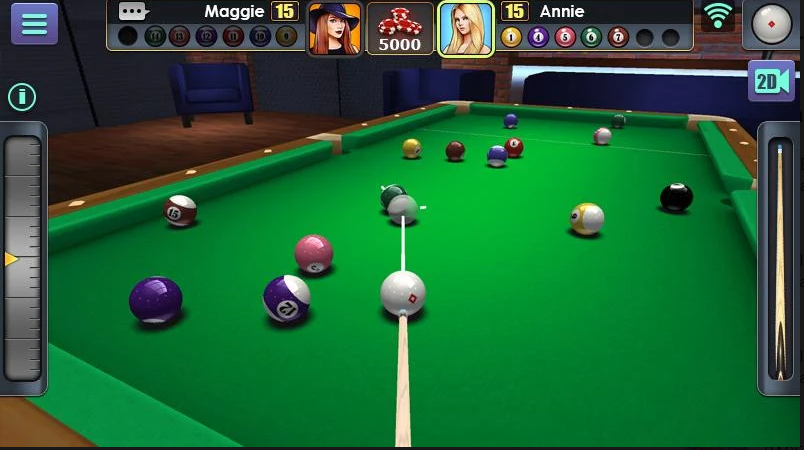Open the hamburger menu

tap(34, 24)
